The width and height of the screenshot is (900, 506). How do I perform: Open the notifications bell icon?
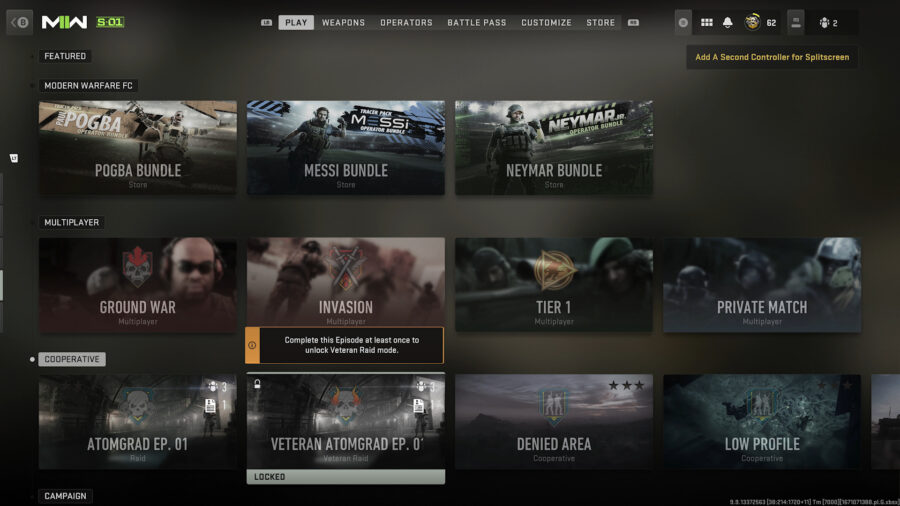click(x=728, y=22)
